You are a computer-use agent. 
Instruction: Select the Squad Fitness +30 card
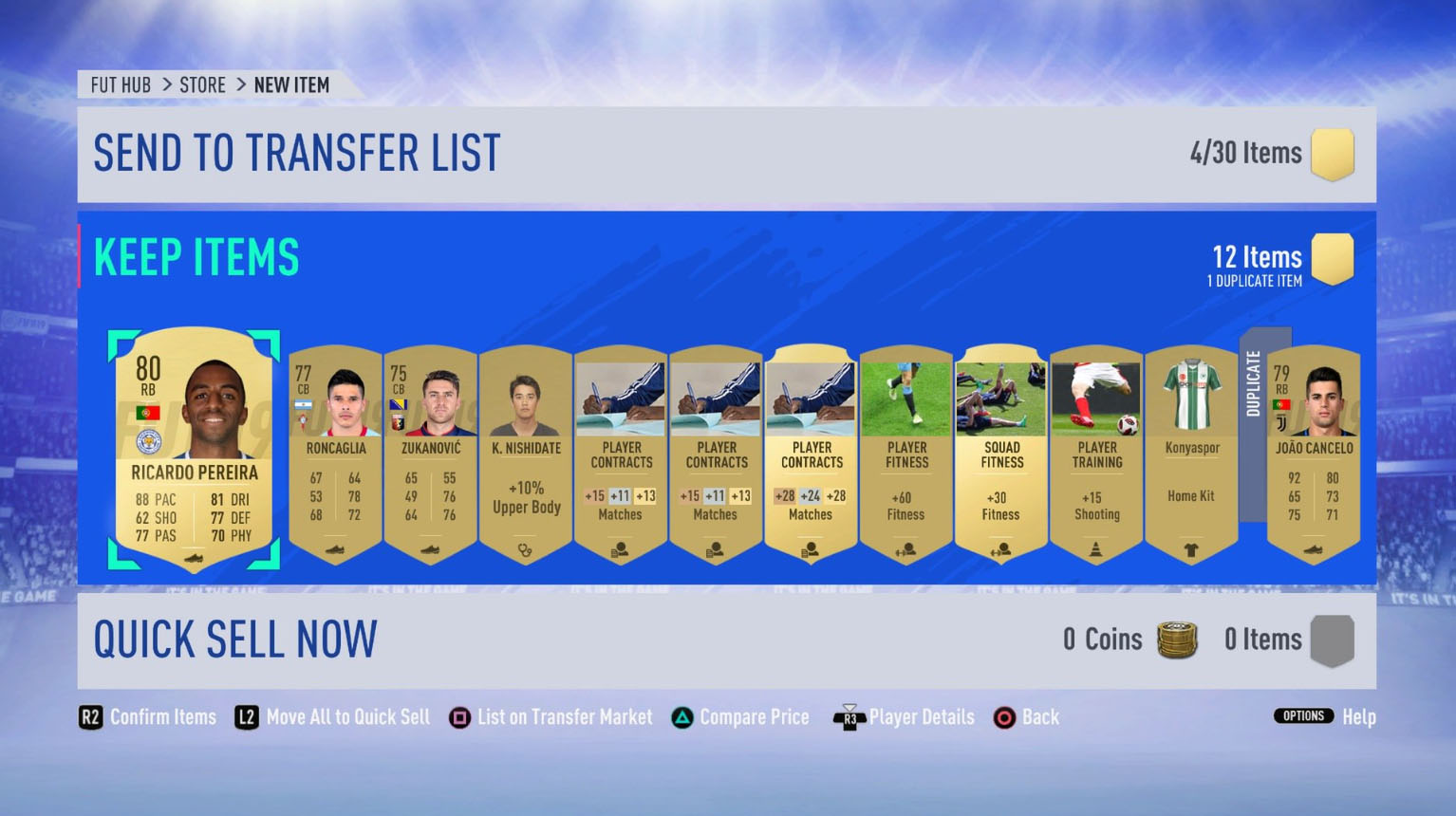point(999,455)
